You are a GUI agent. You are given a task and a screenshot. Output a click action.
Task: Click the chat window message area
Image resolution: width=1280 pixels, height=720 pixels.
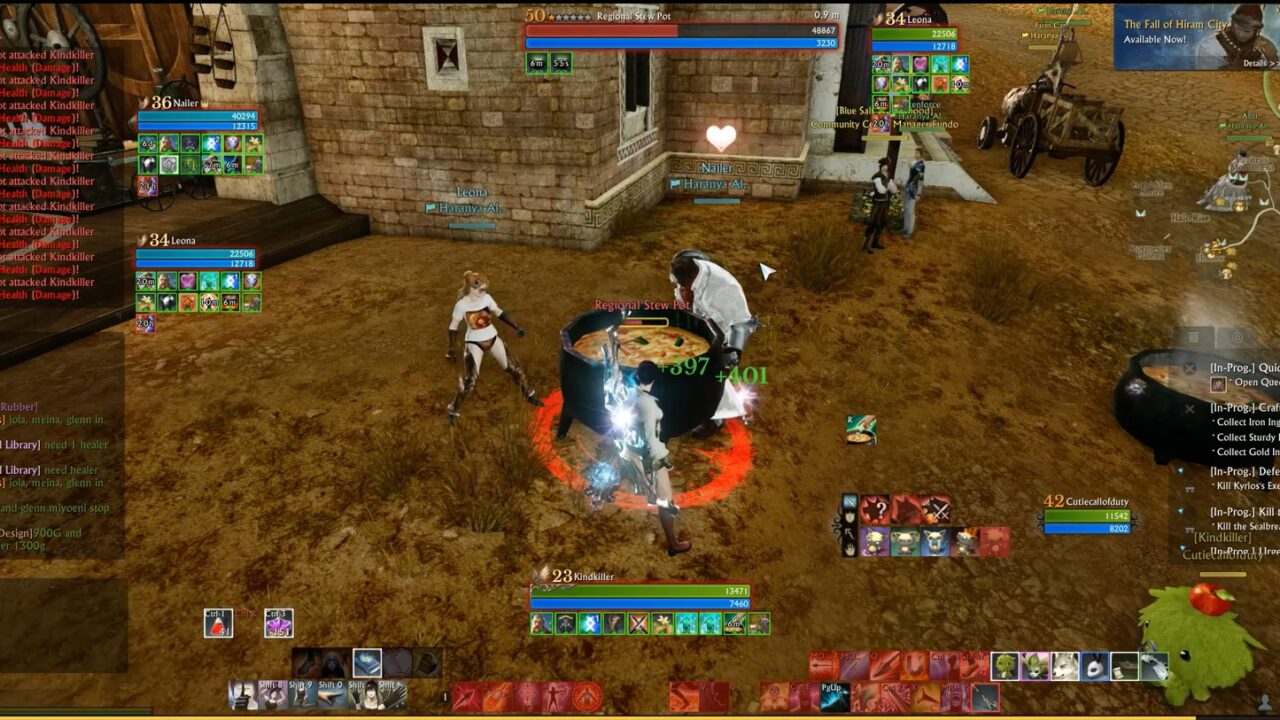tap(62, 470)
